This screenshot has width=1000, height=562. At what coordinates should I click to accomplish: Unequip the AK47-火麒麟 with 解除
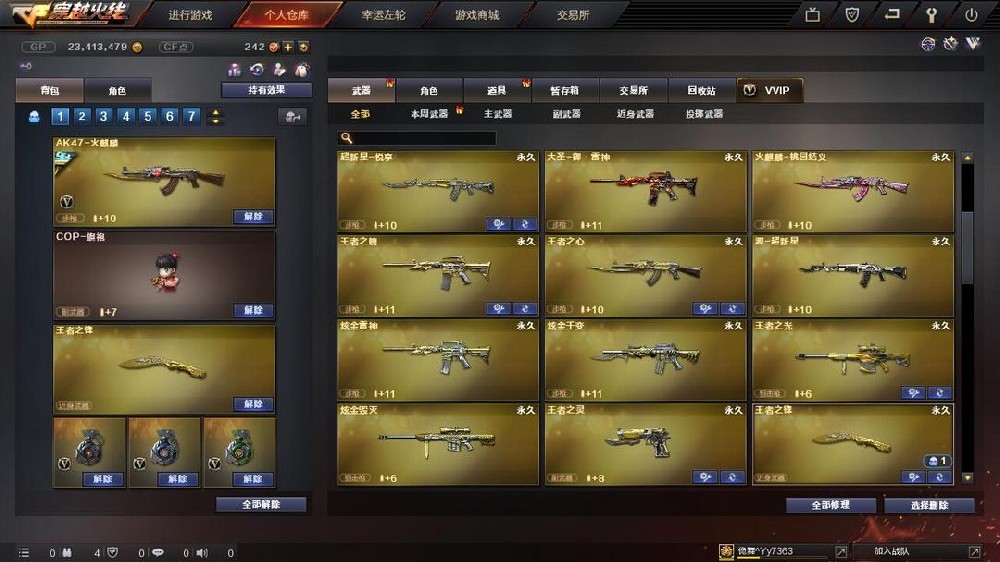click(x=252, y=216)
